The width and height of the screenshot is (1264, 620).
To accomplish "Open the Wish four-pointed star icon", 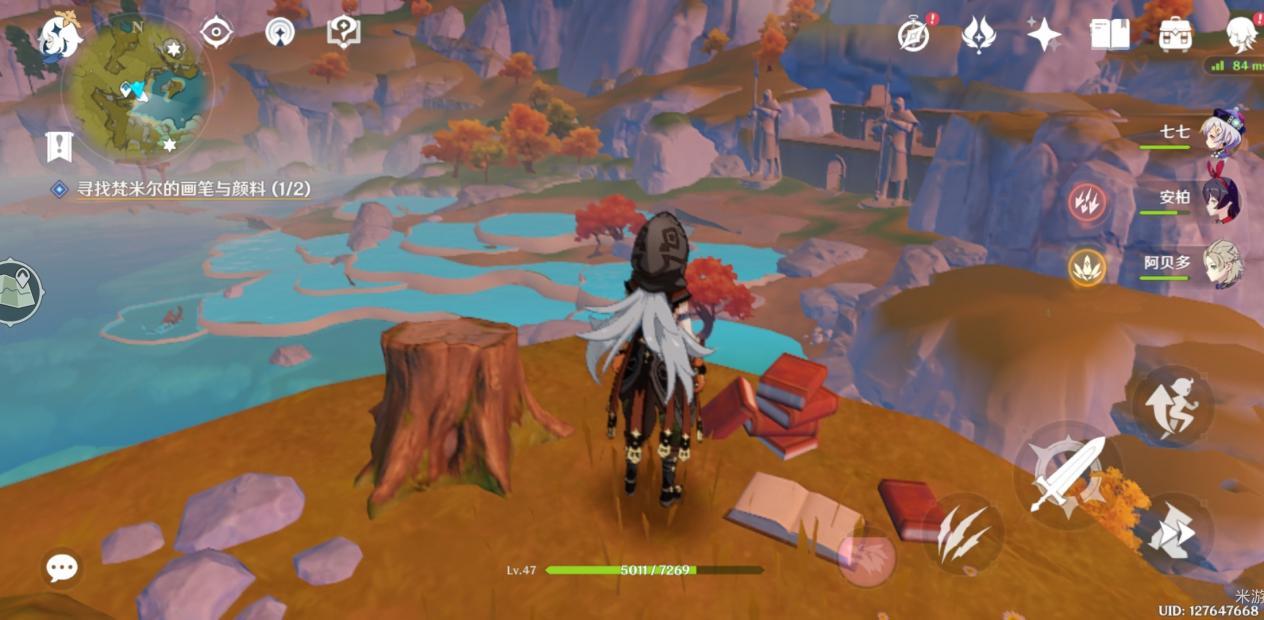I will (1044, 35).
